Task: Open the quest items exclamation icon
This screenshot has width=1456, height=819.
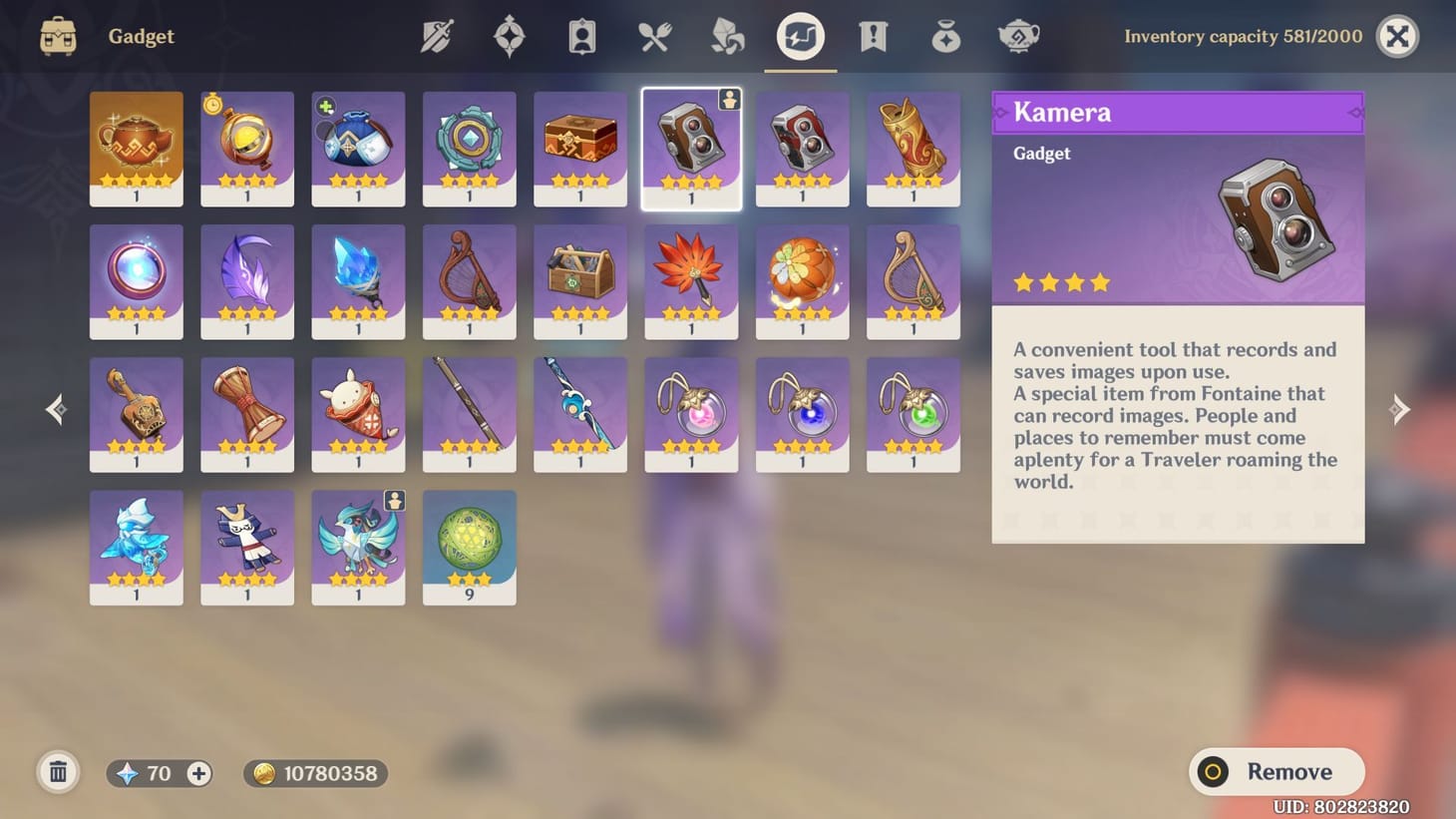Action: (x=873, y=36)
